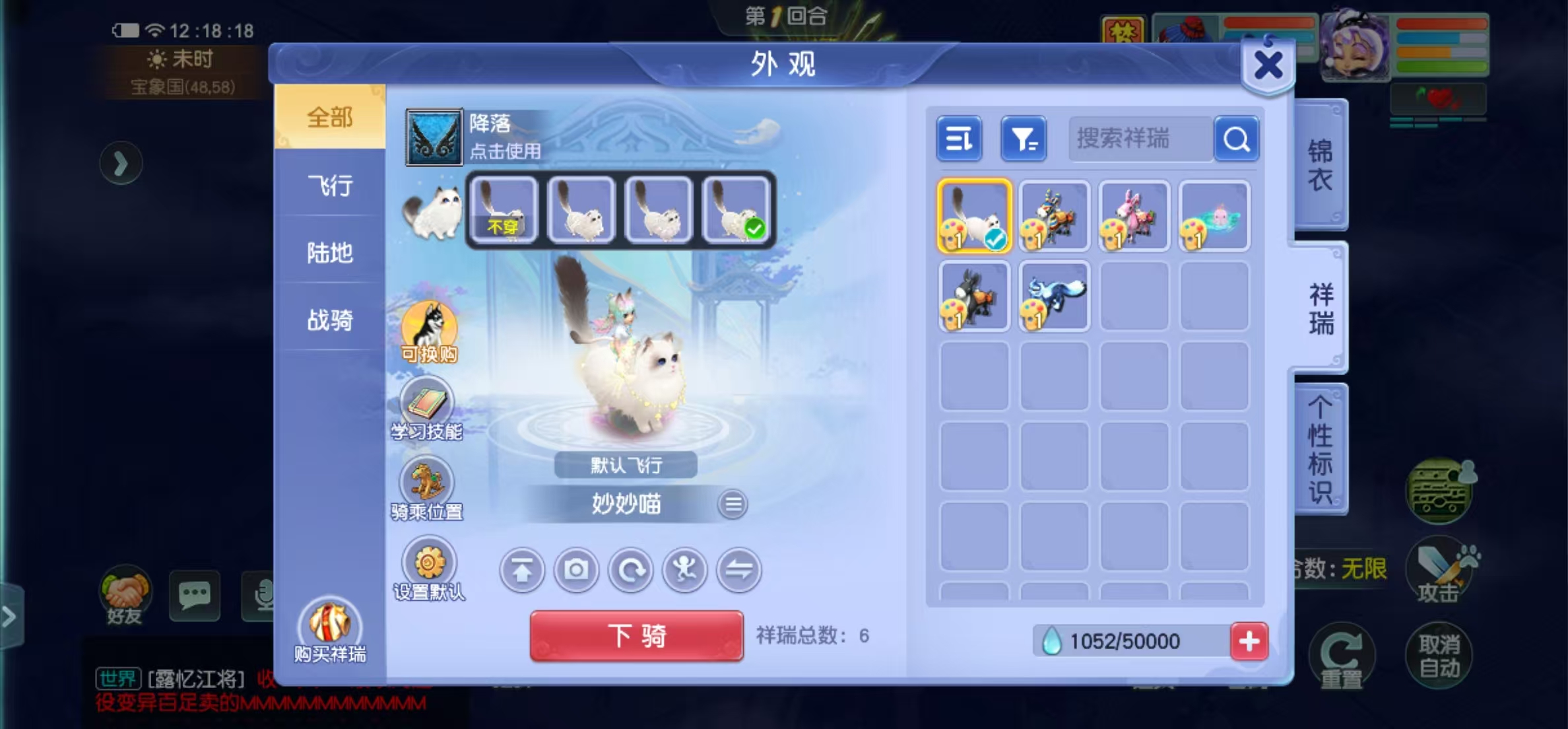Select the green-checked cat skin variant
Viewport: 1568px width, 729px height.
click(x=735, y=212)
